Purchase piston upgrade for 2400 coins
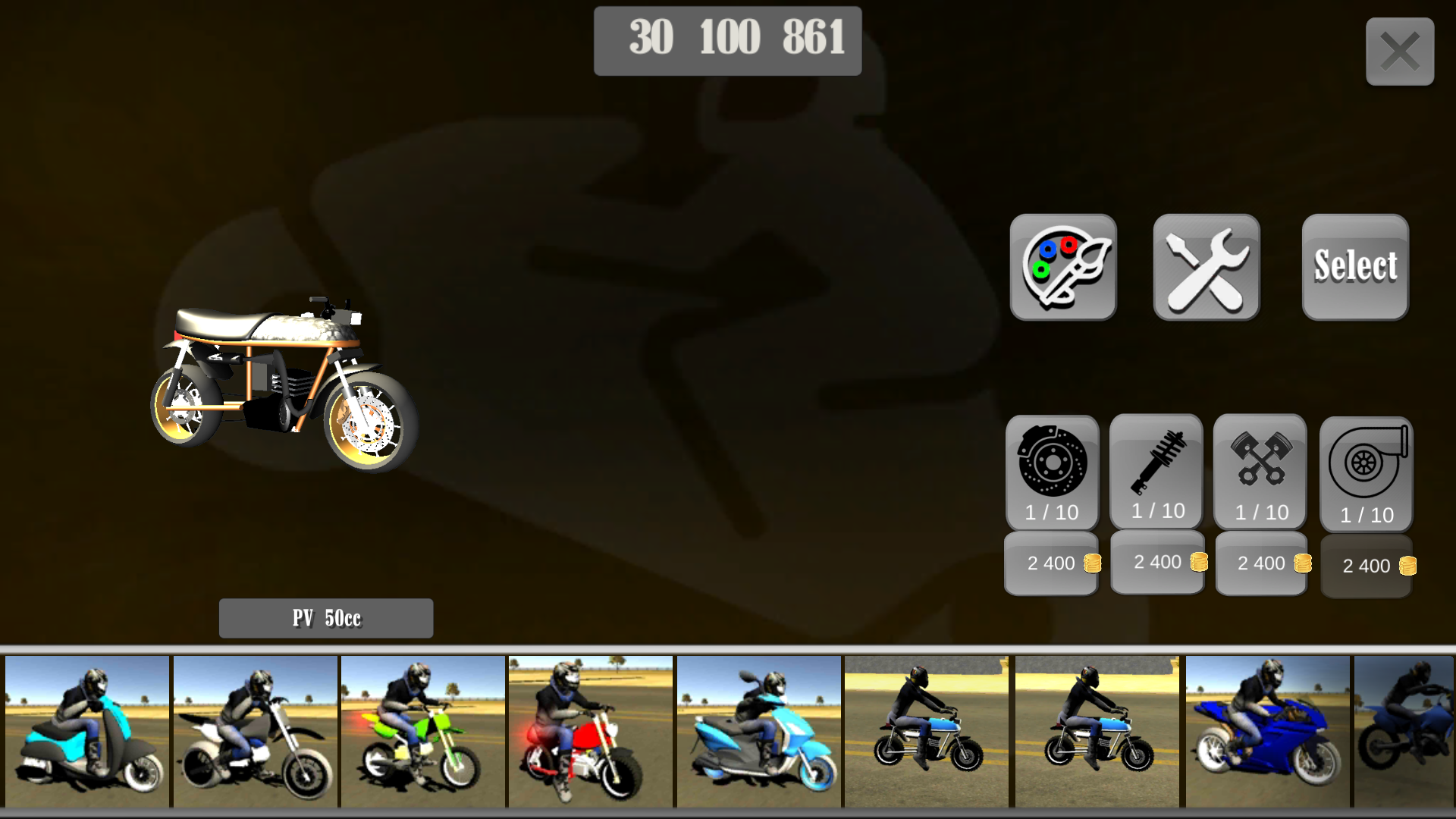This screenshot has height=819, width=1456. (1260, 563)
